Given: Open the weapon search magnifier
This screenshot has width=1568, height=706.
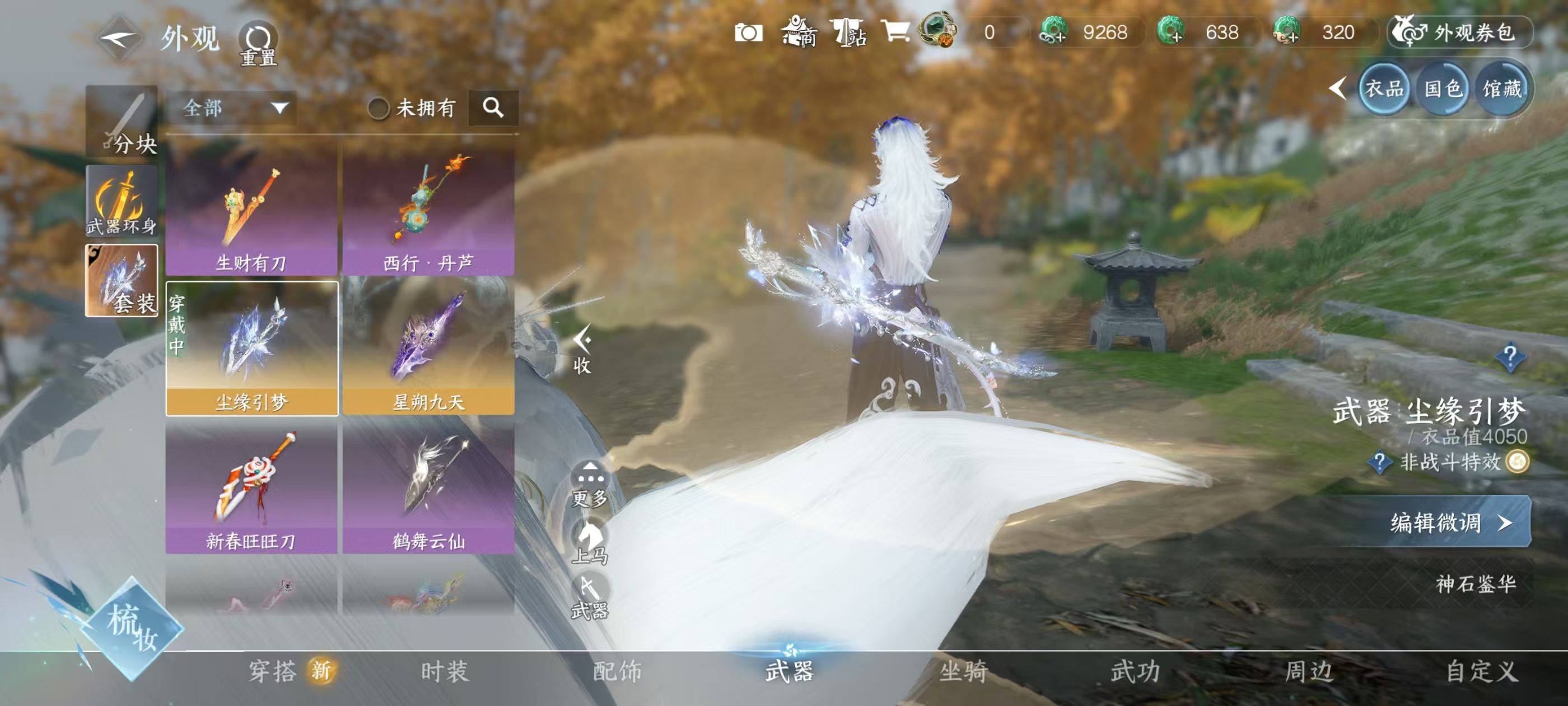Looking at the screenshot, I should coord(493,108).
